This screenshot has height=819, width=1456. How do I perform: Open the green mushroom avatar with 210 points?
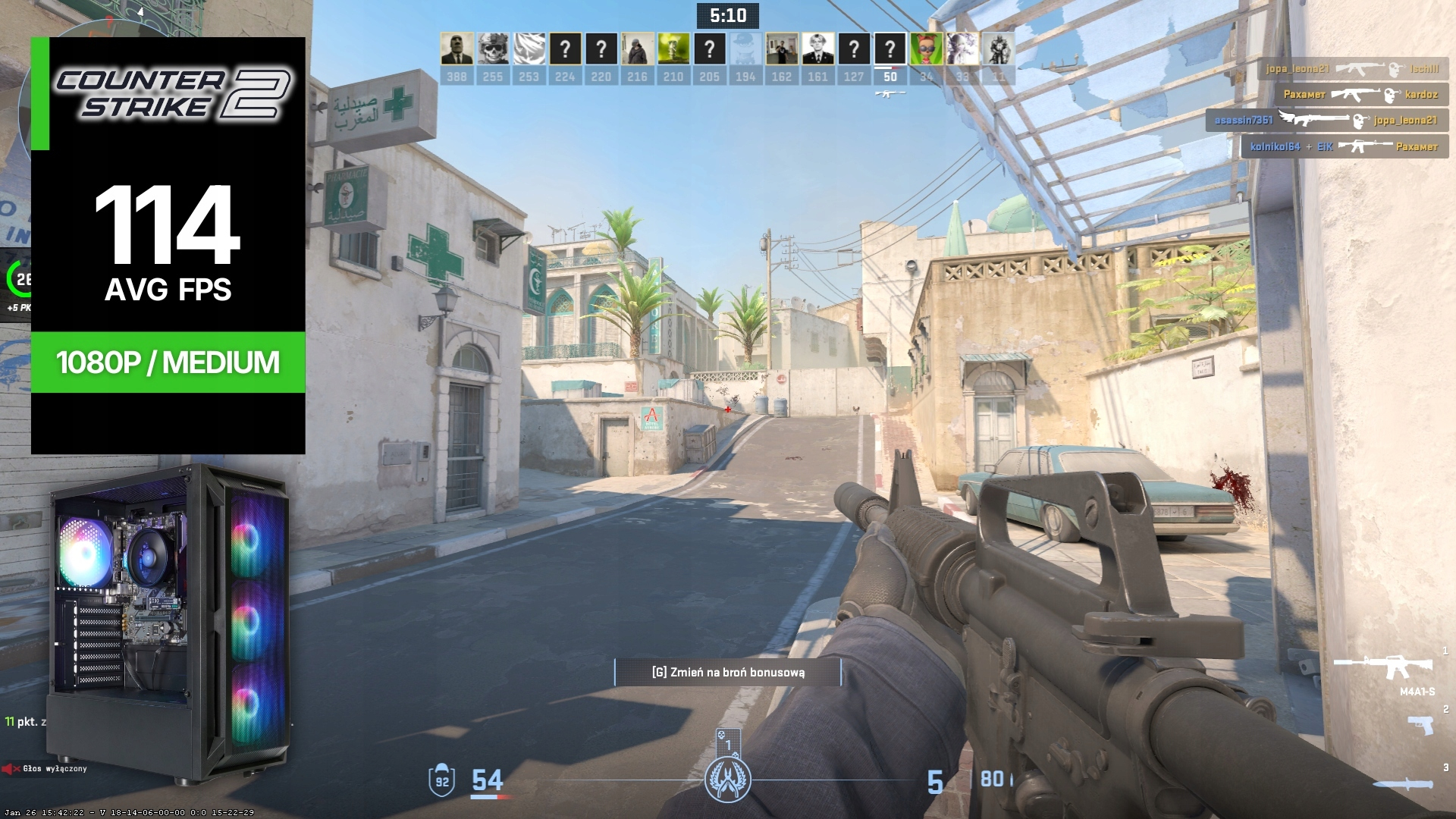(x=673, y=49)
